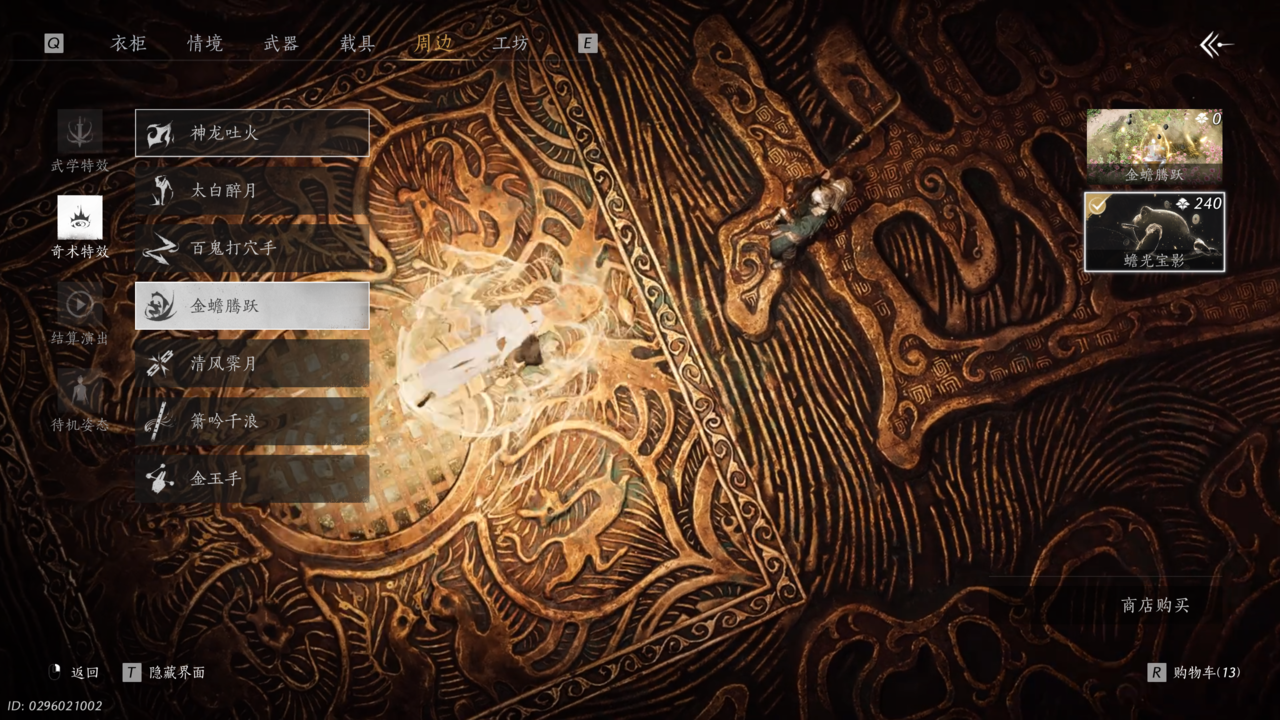This screenshot has height=720, width=1280.
Task: Switch to the 载具 mounts tab
Action: (x=357, y=43)
